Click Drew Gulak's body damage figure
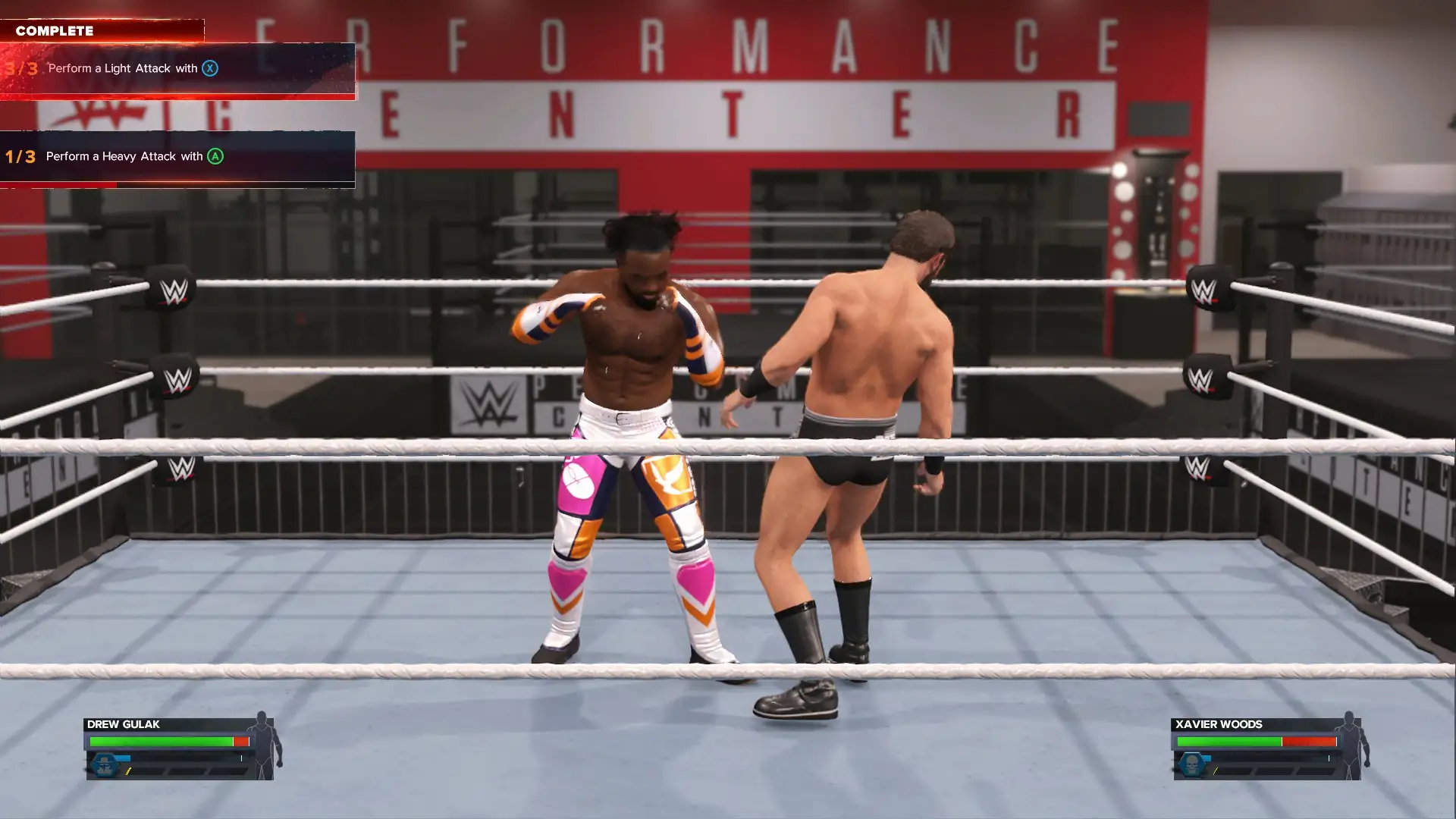1456x819 pixels. (x=264, y=745)
